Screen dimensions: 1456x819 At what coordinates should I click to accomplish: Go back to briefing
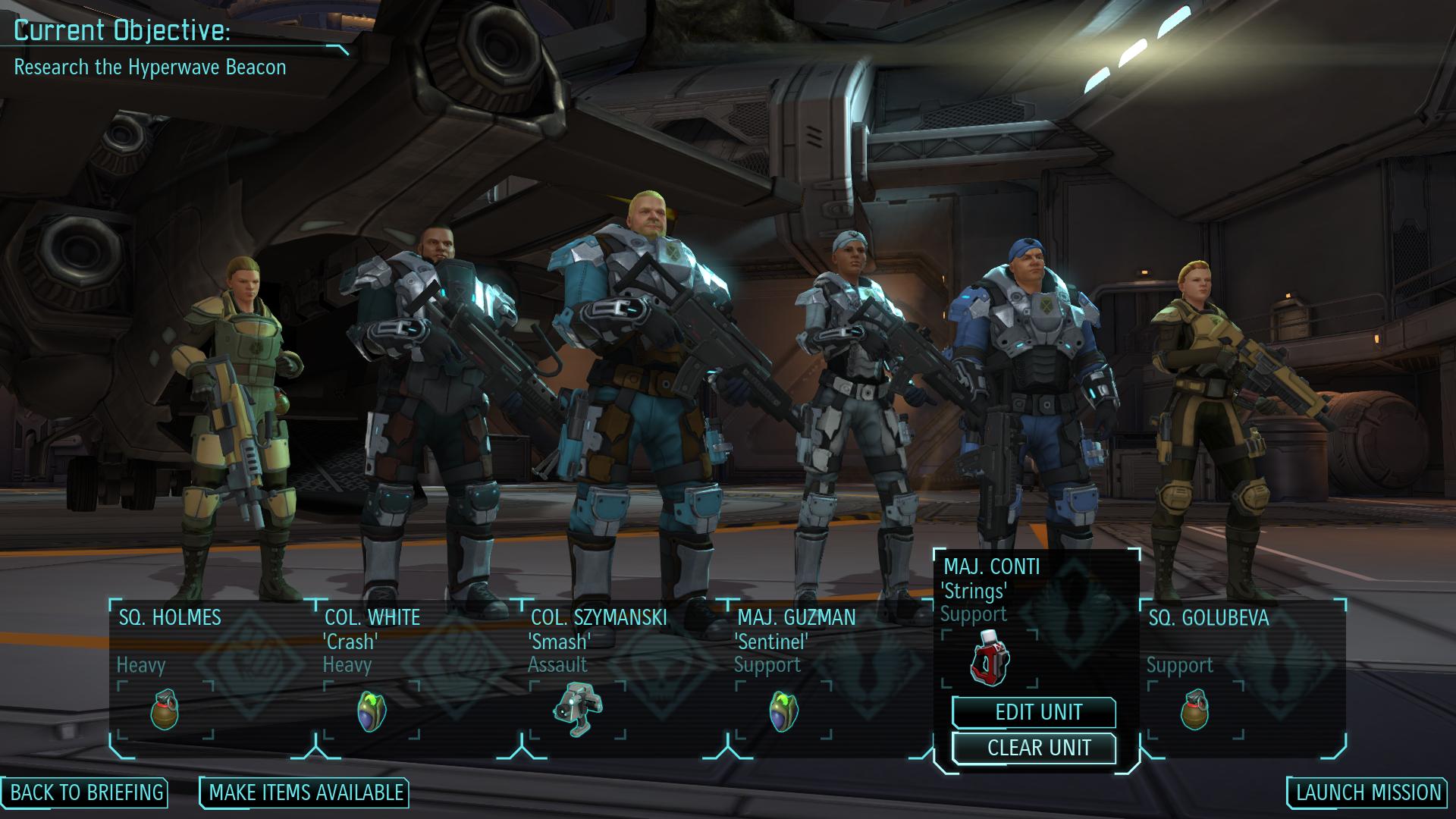[86, 792]
